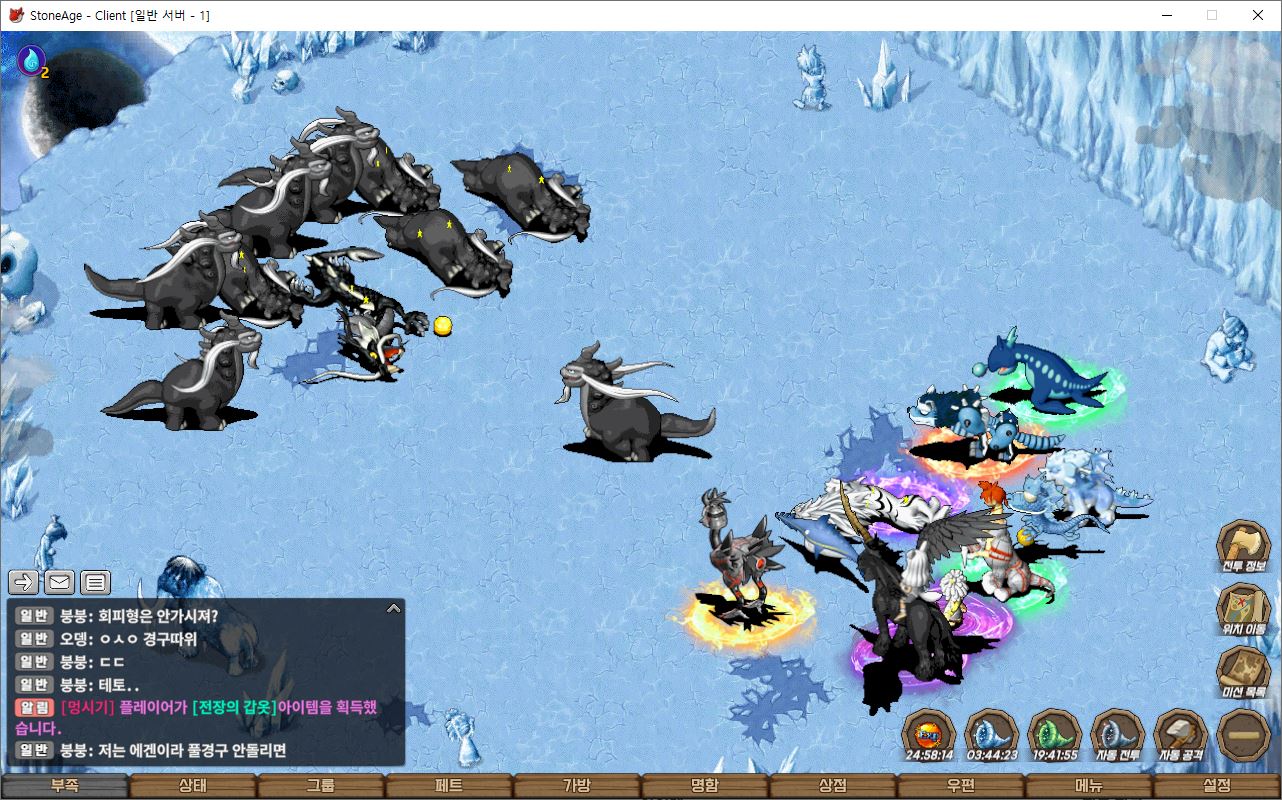Click the EXP orb buff icon
The height and width of the screenshot is (800, 1282).
coord(928,734)
